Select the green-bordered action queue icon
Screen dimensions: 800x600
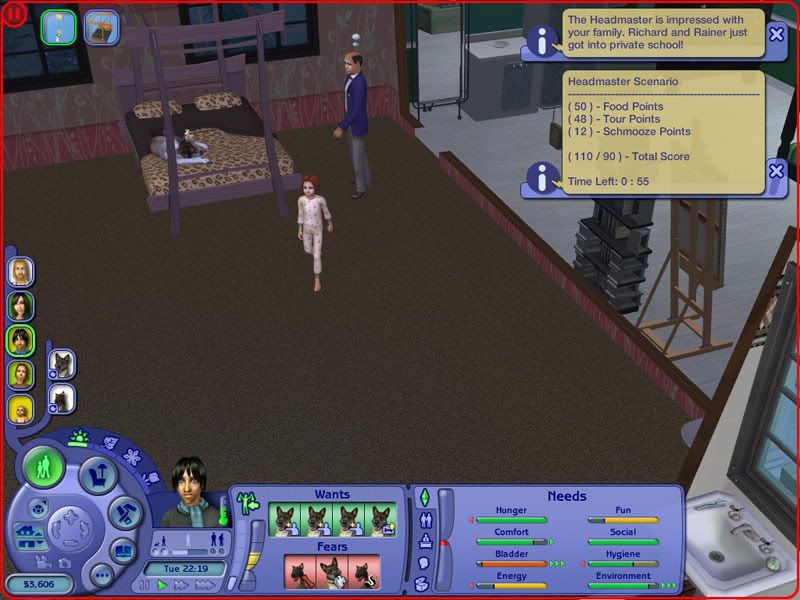pos(59,26)
